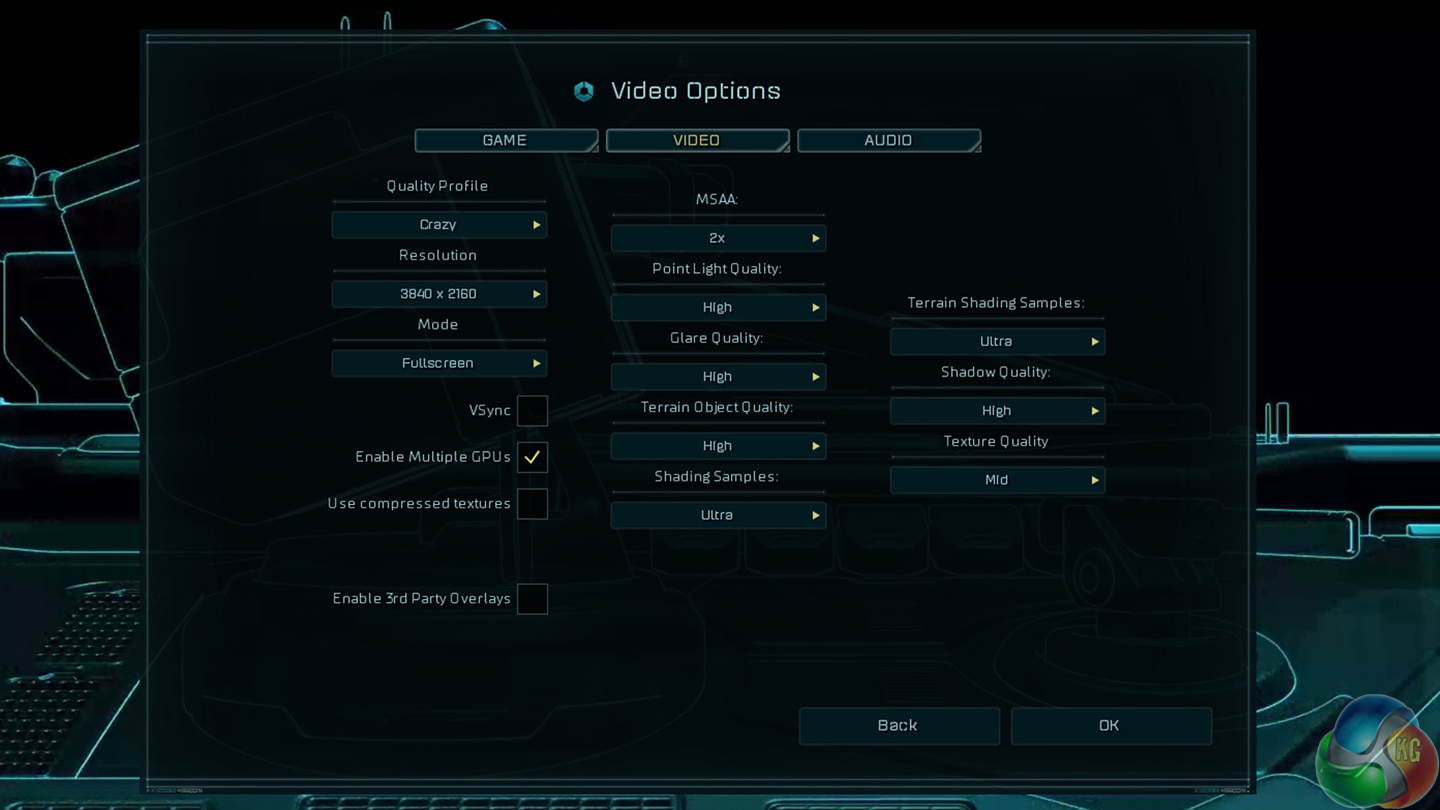The height and width of the screenshot is (810, 1440).
Task: Adjust the Terrain Object Quality dropdown
Action: [718, 446]
